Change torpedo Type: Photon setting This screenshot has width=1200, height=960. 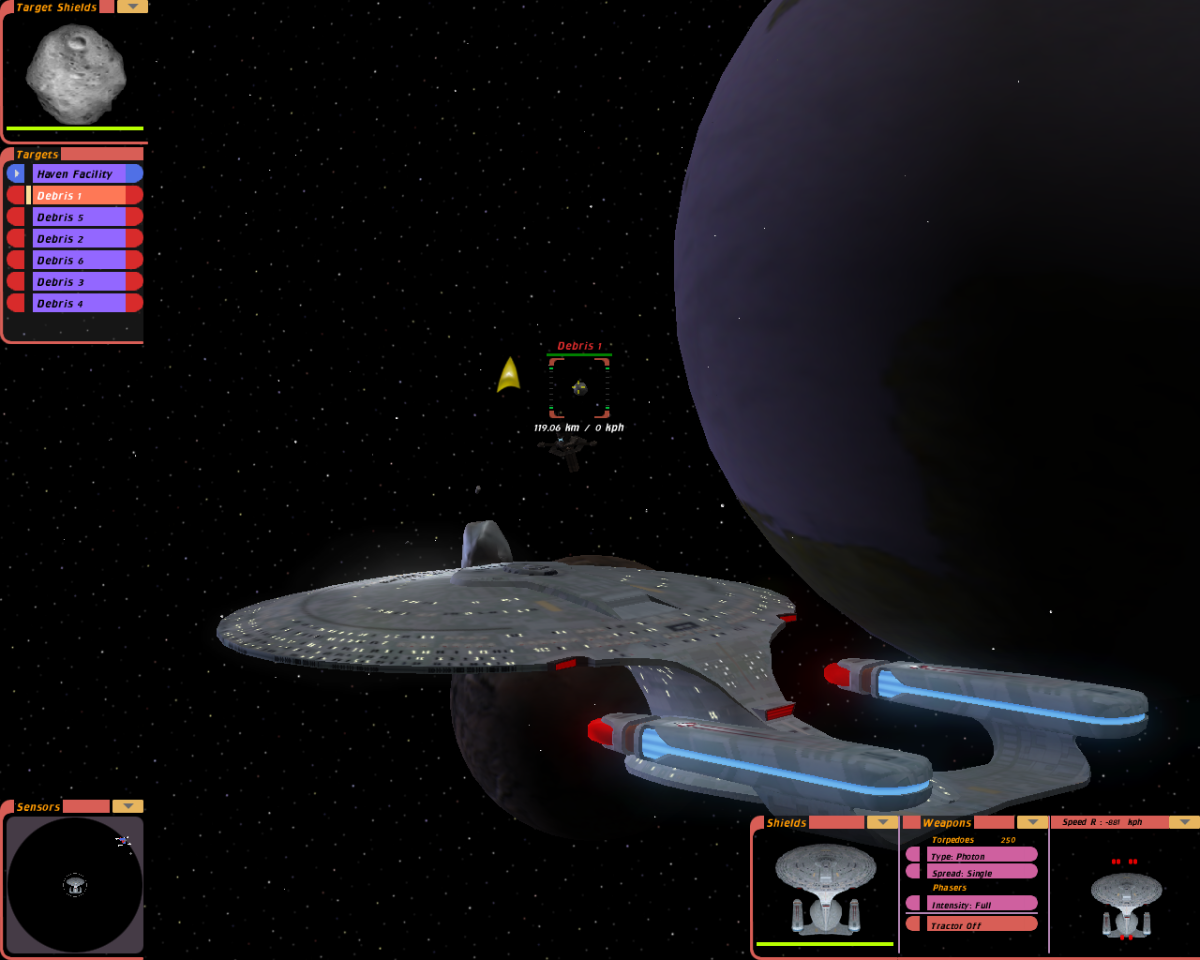tap(980, 856)
